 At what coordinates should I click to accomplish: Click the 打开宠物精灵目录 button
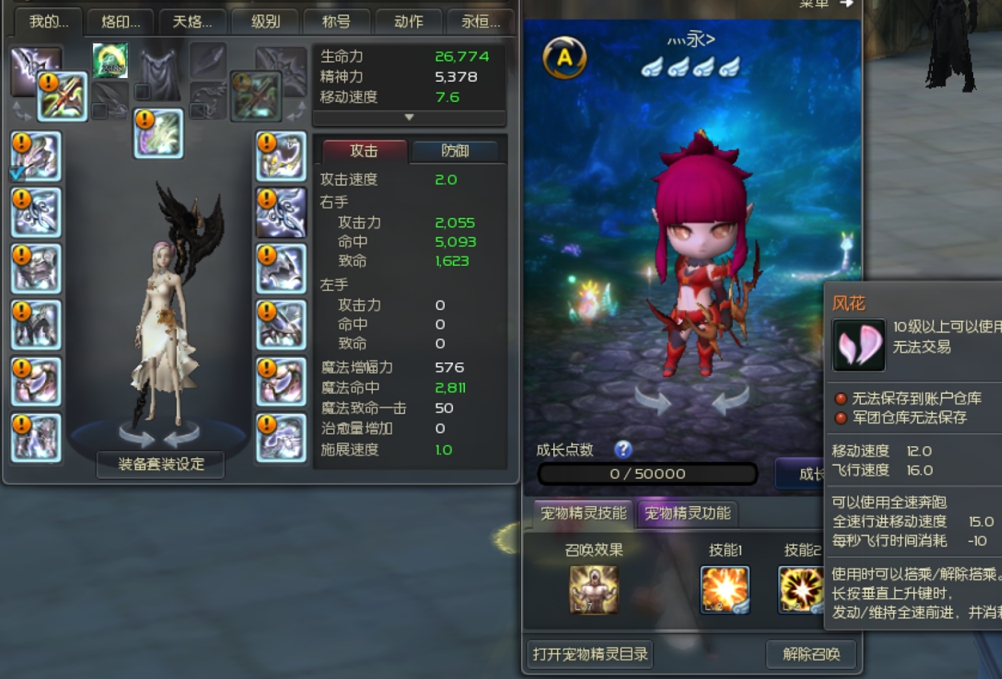pyautogui.click(x=591, y=655)
